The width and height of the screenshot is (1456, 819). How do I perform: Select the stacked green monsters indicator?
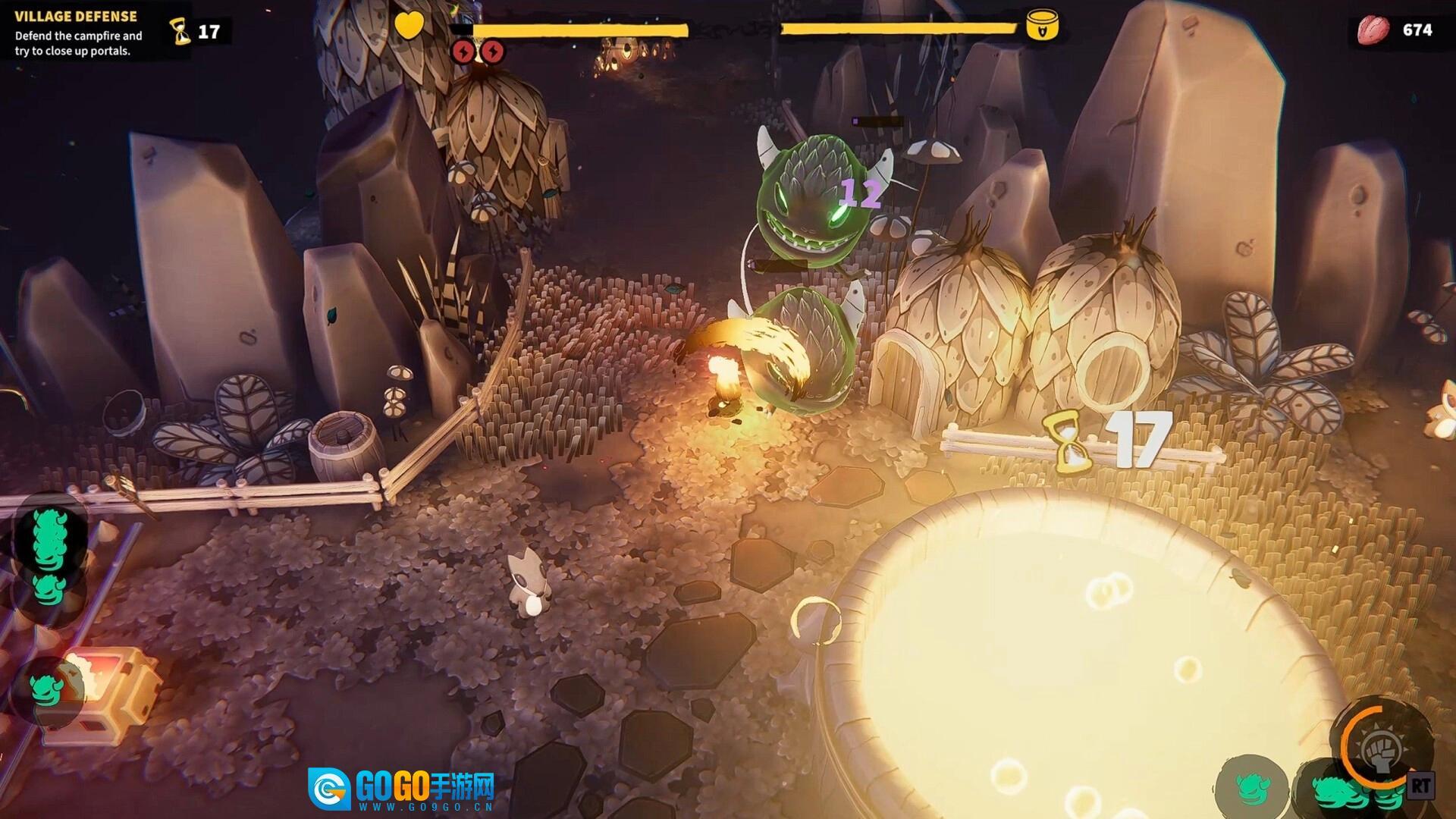[51, 540]
